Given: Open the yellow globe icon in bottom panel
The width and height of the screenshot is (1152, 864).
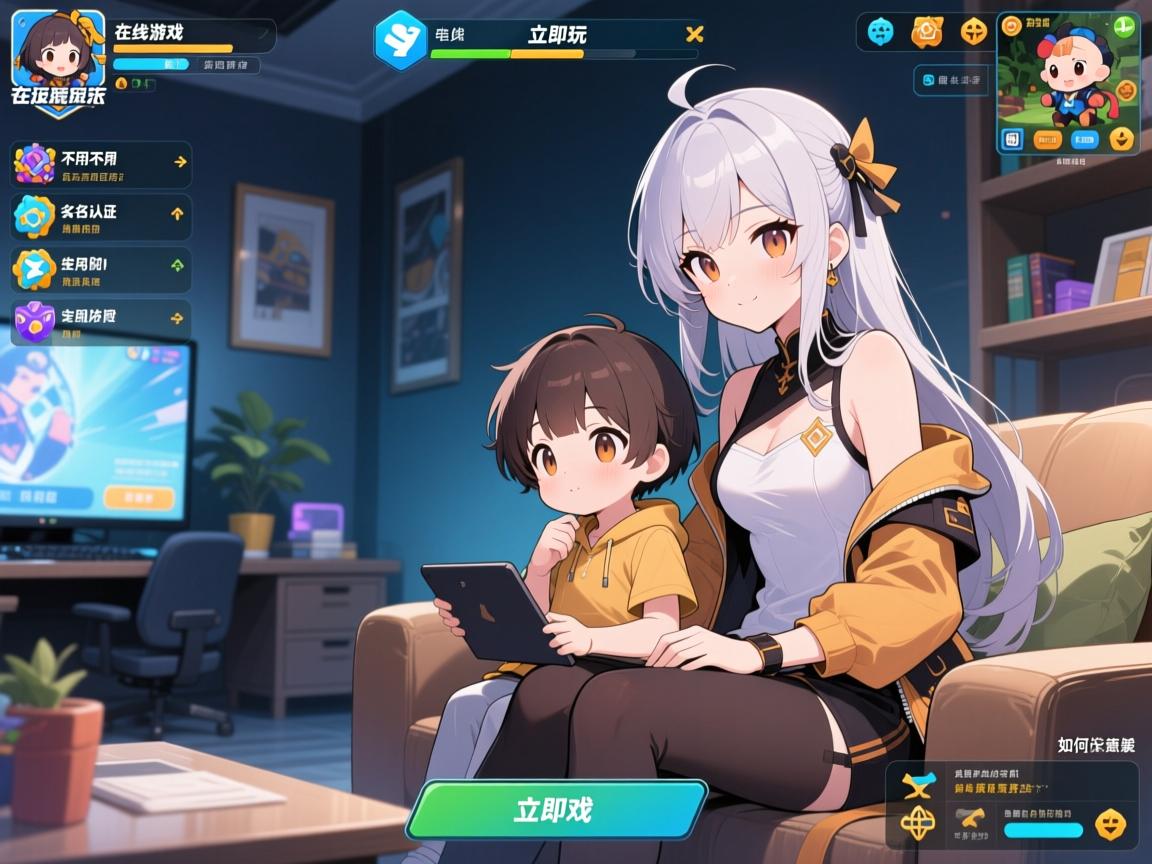Looking at the screenshot, I should (x=917, y=823).
